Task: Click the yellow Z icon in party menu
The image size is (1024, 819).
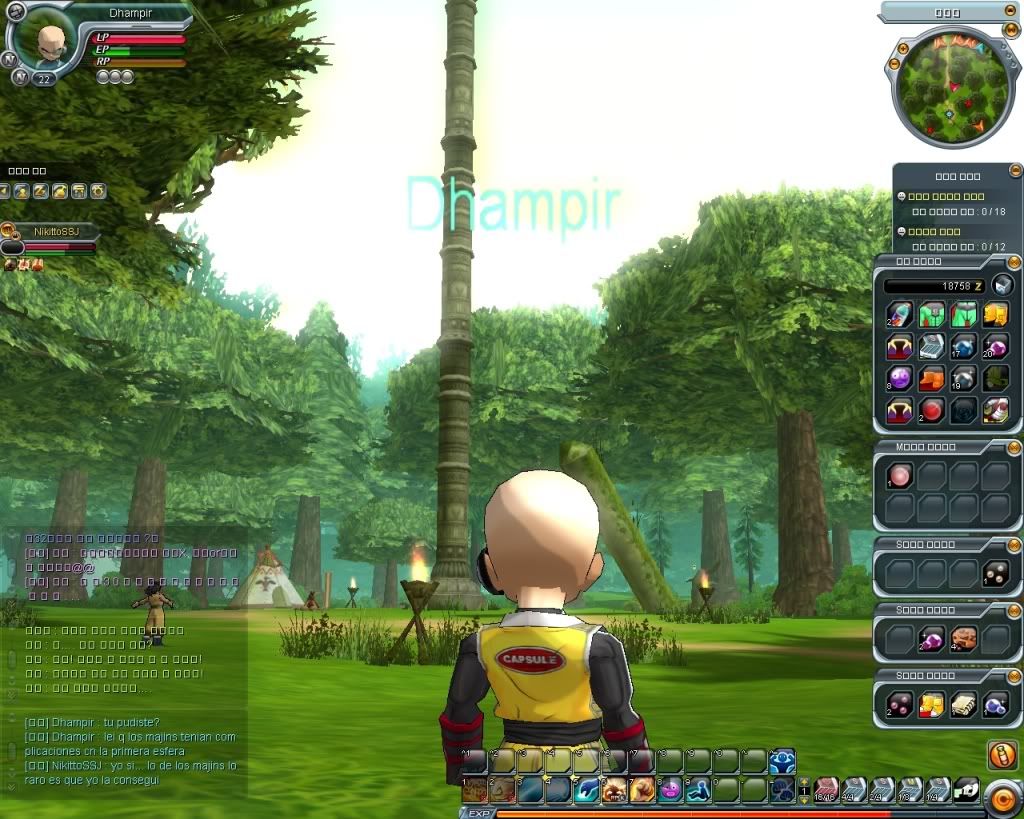Action: coord(41,191)
